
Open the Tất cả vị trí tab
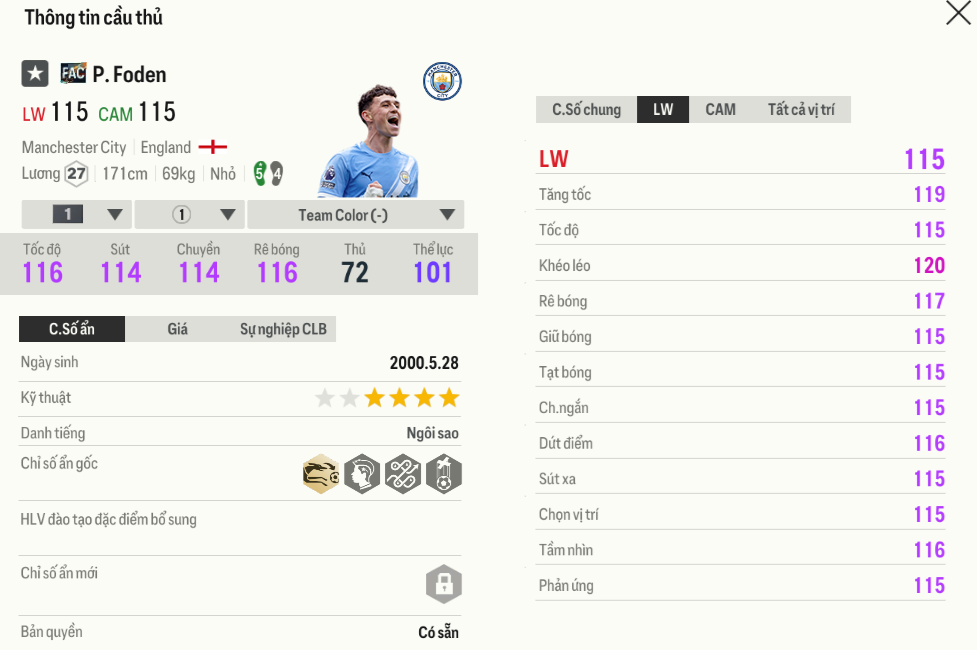800,110
